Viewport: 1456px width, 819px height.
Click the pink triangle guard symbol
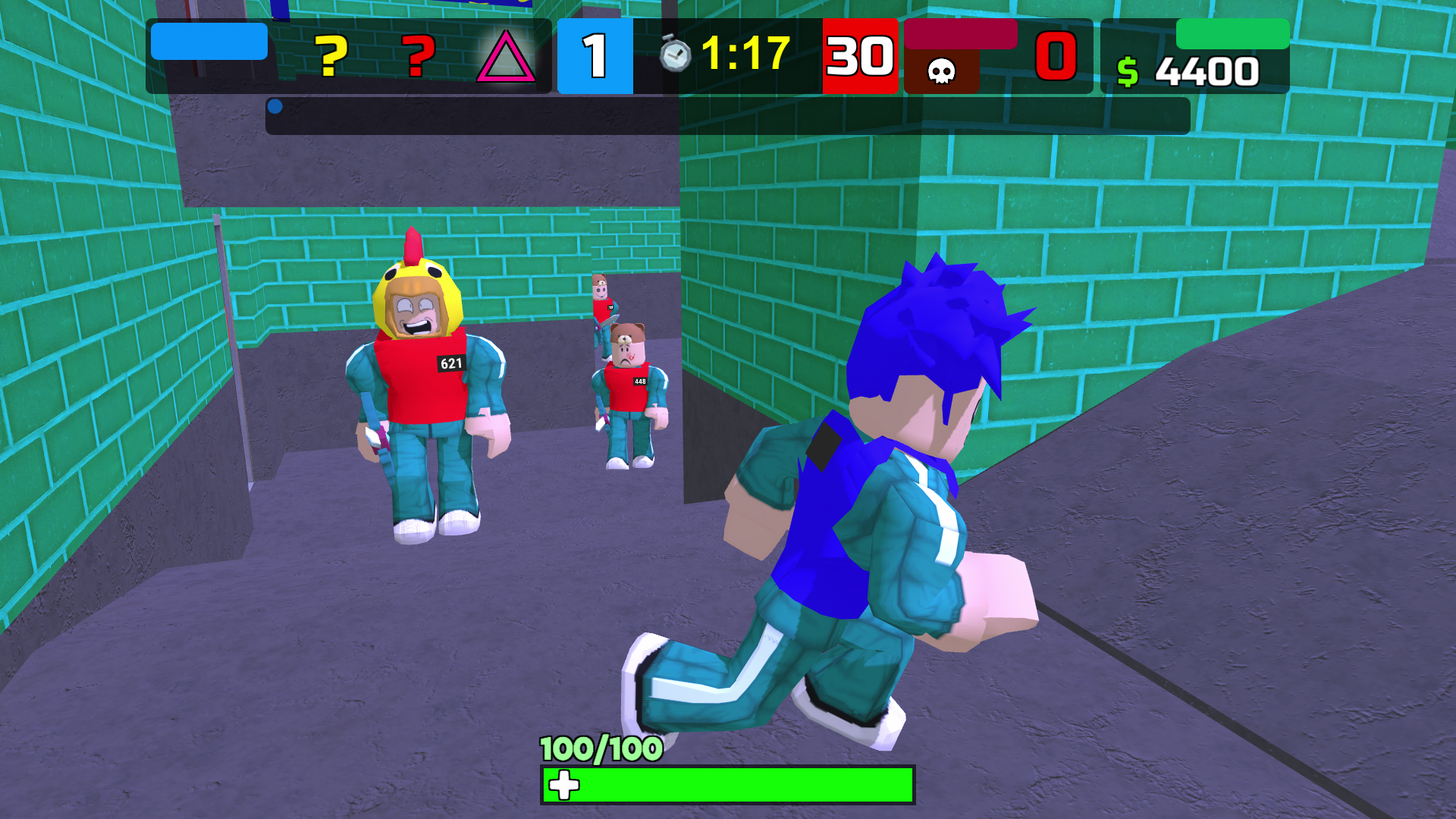[507, 57]
